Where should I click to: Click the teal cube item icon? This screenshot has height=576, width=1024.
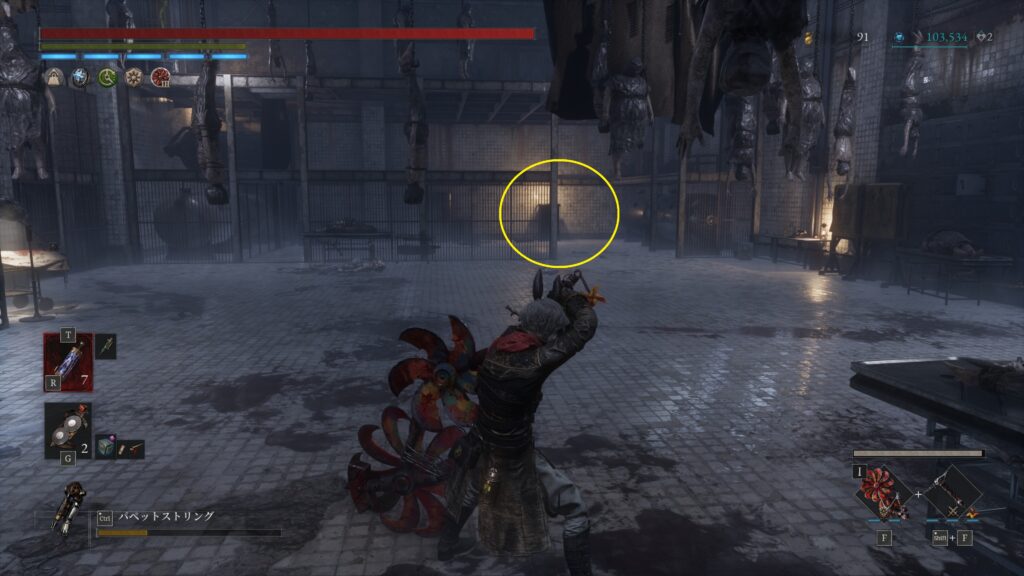coord(107,449)
